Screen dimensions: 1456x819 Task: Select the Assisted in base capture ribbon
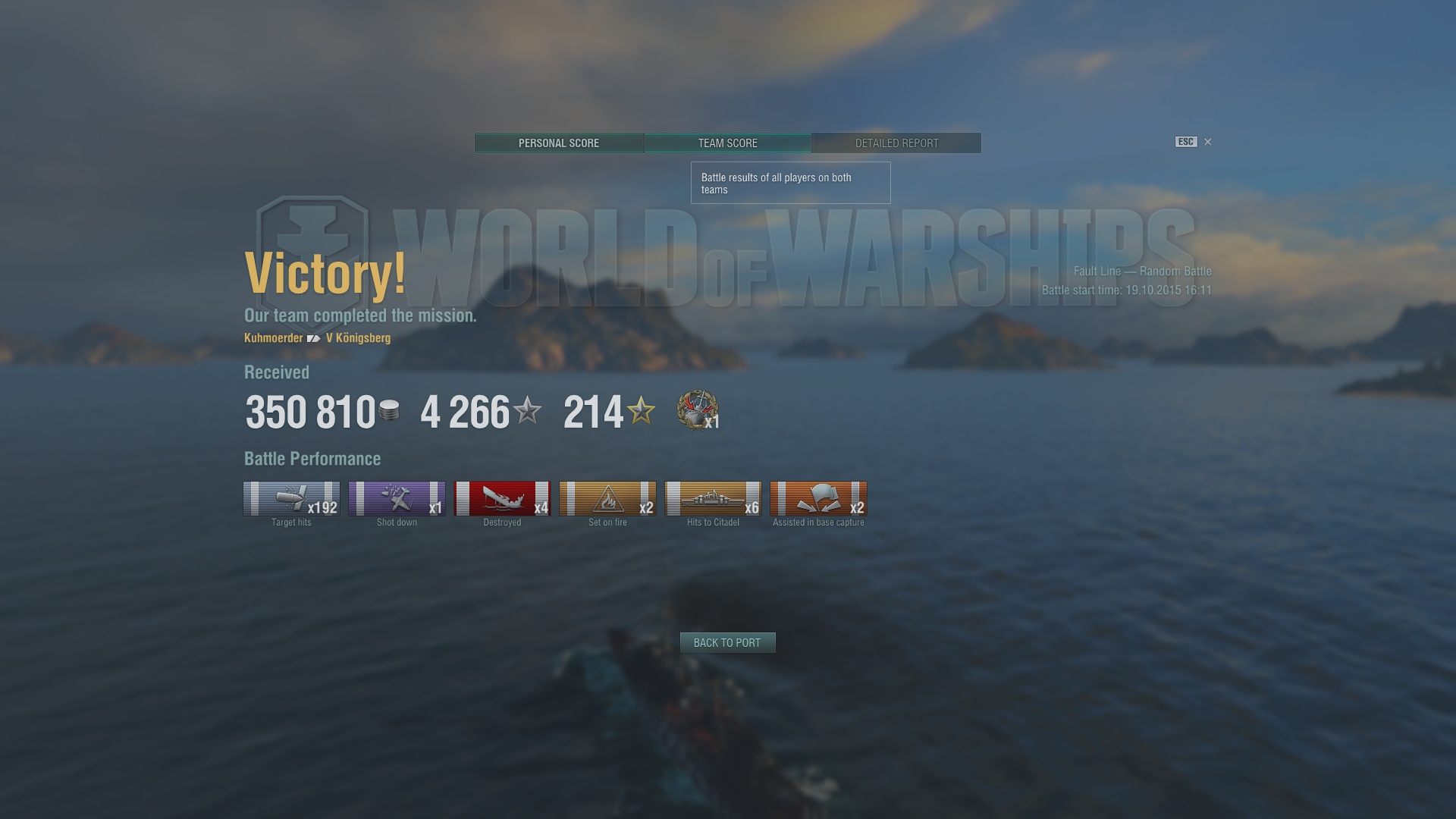click(818, 499)
